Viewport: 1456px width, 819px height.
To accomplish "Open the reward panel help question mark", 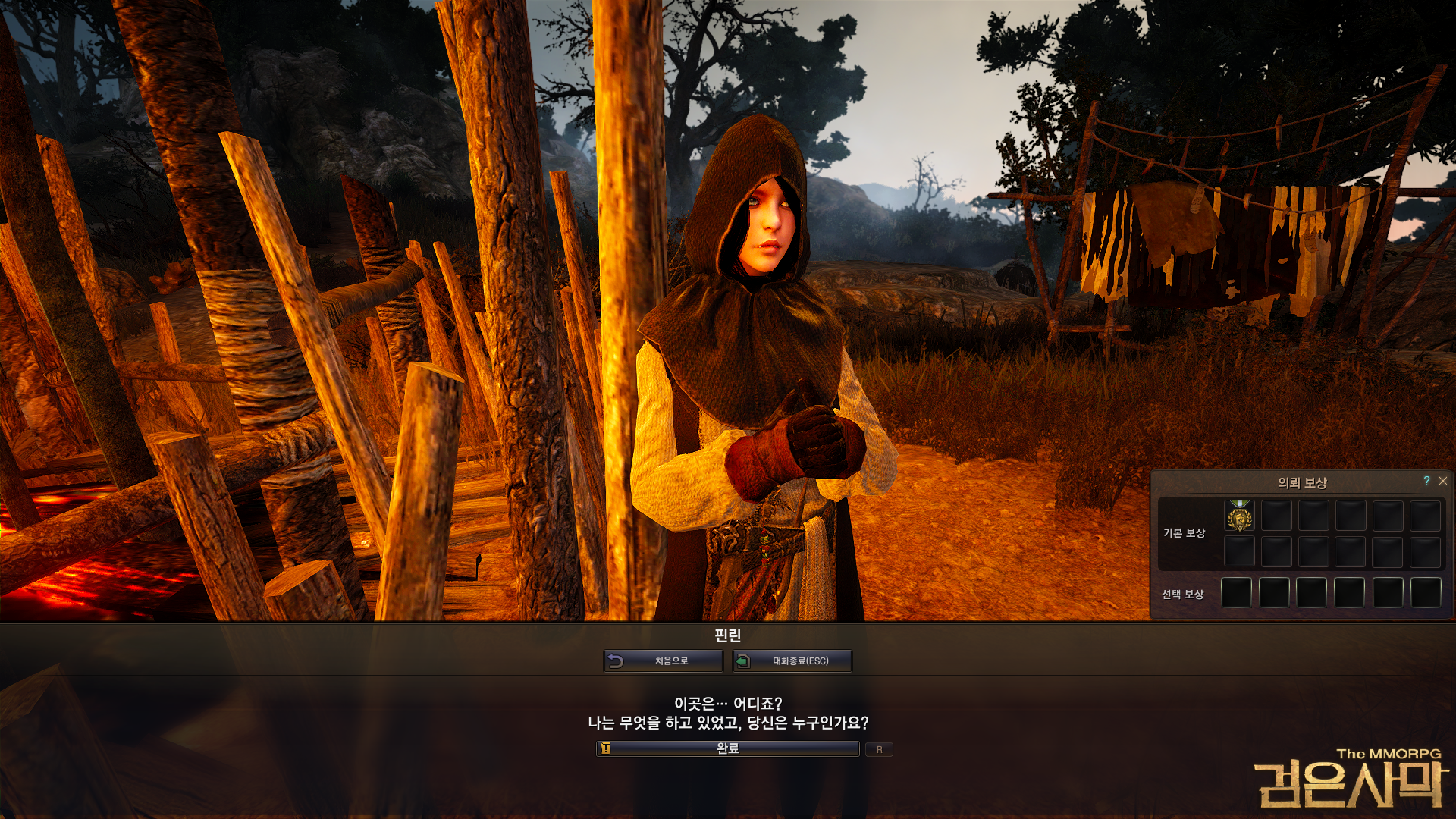I will 1426,481.
